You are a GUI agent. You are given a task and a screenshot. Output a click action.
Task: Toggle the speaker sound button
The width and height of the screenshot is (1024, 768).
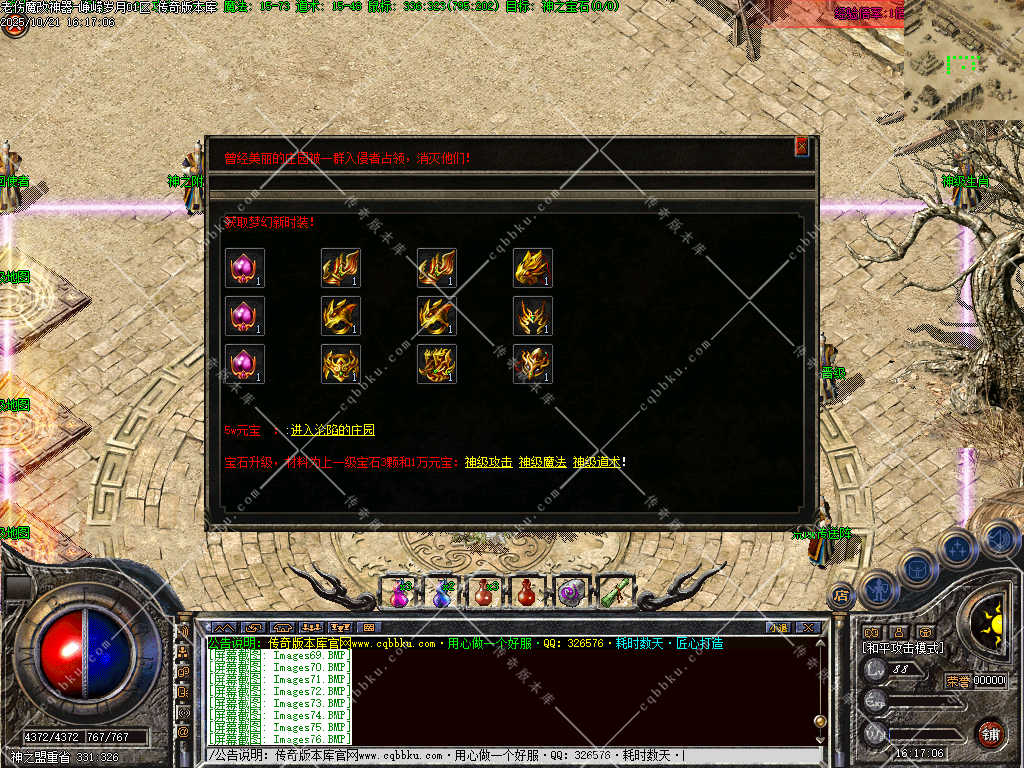pos(998,541)
